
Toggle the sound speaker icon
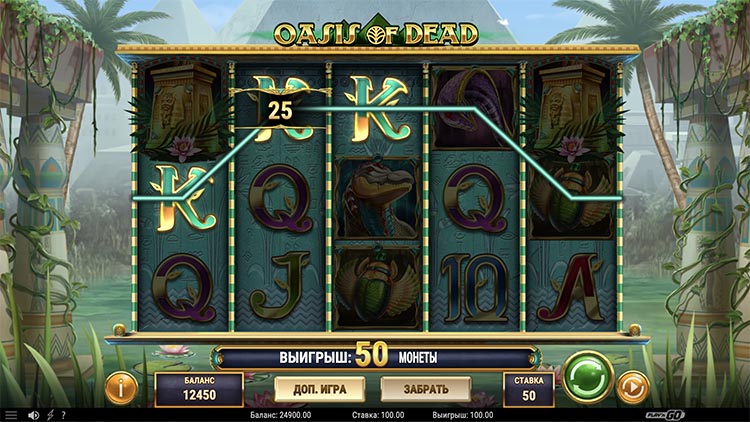pyautogui.click(x=33, y=414)
